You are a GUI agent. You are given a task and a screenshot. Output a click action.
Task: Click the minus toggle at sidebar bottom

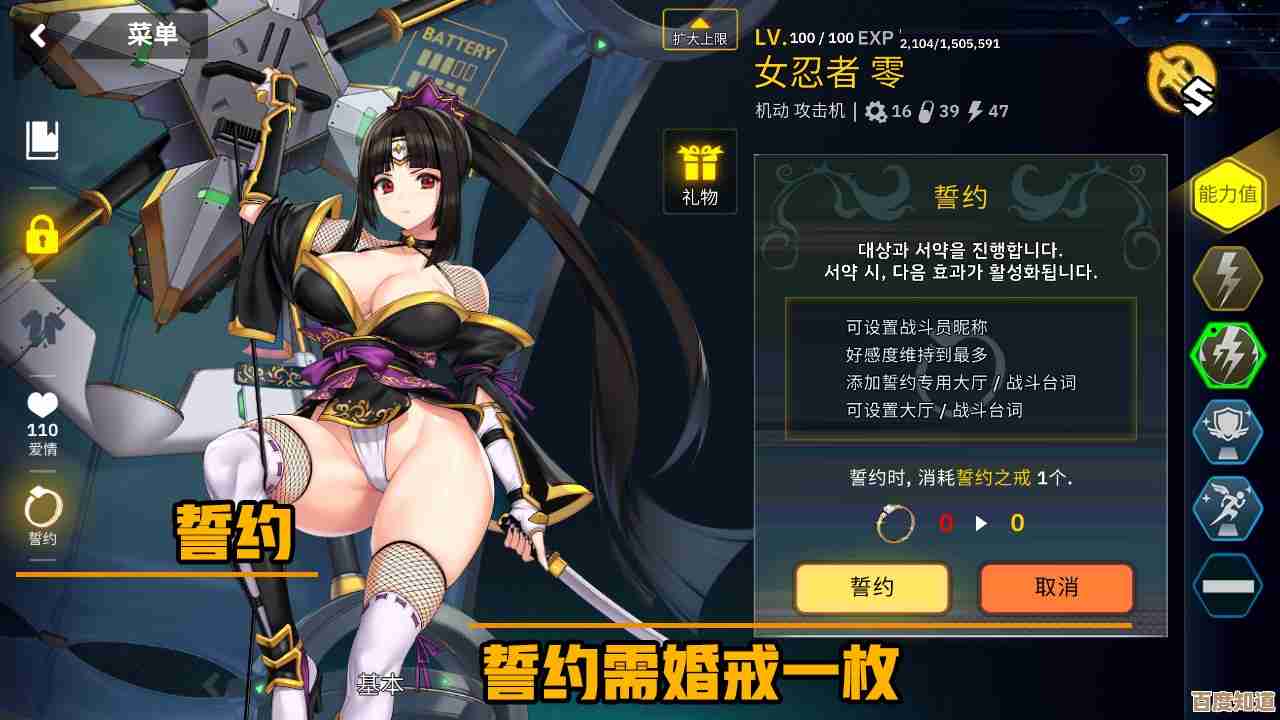tap(1227, 585)
